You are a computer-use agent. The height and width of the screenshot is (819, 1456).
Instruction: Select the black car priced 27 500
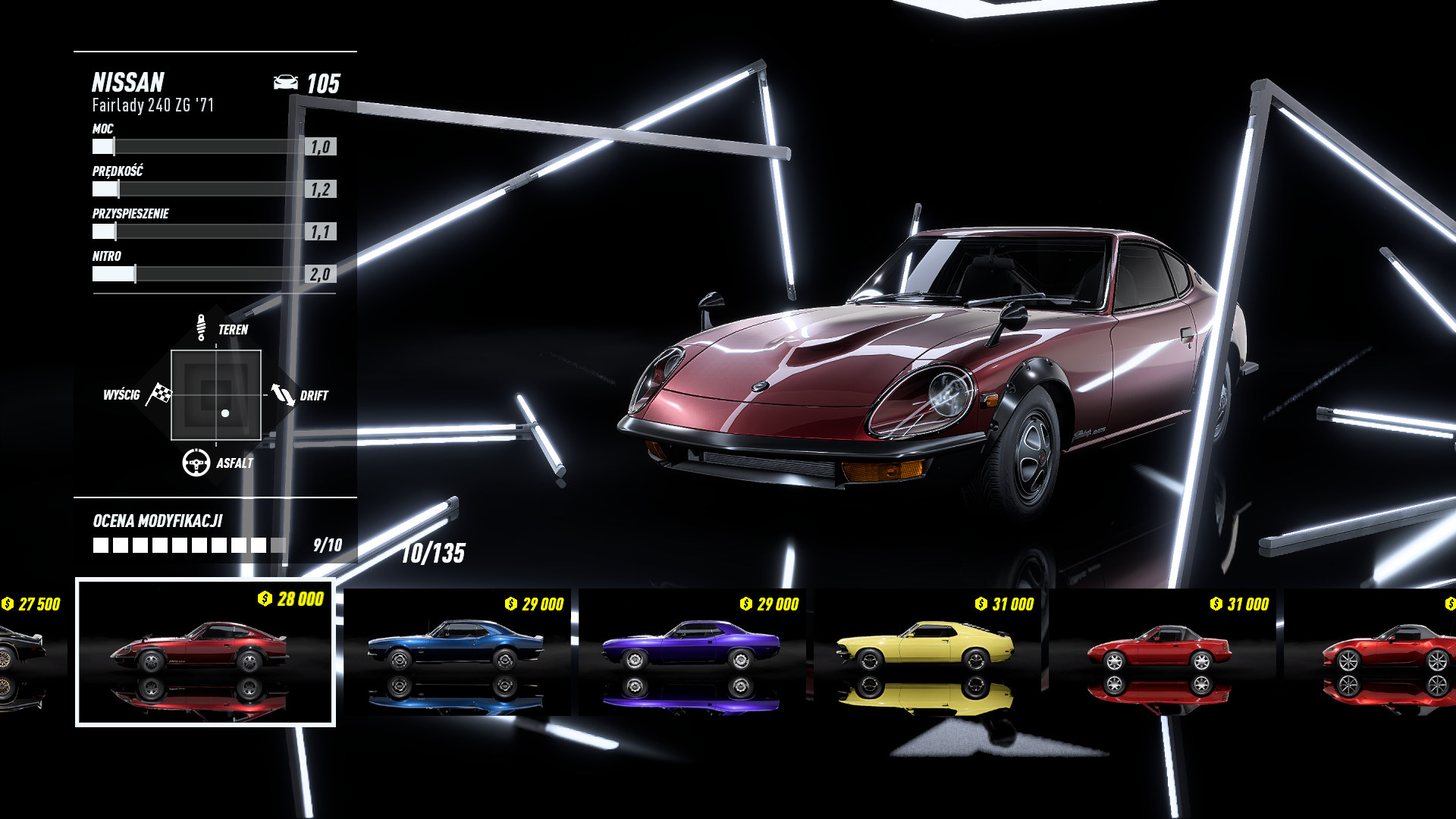(x=29, y=652)
